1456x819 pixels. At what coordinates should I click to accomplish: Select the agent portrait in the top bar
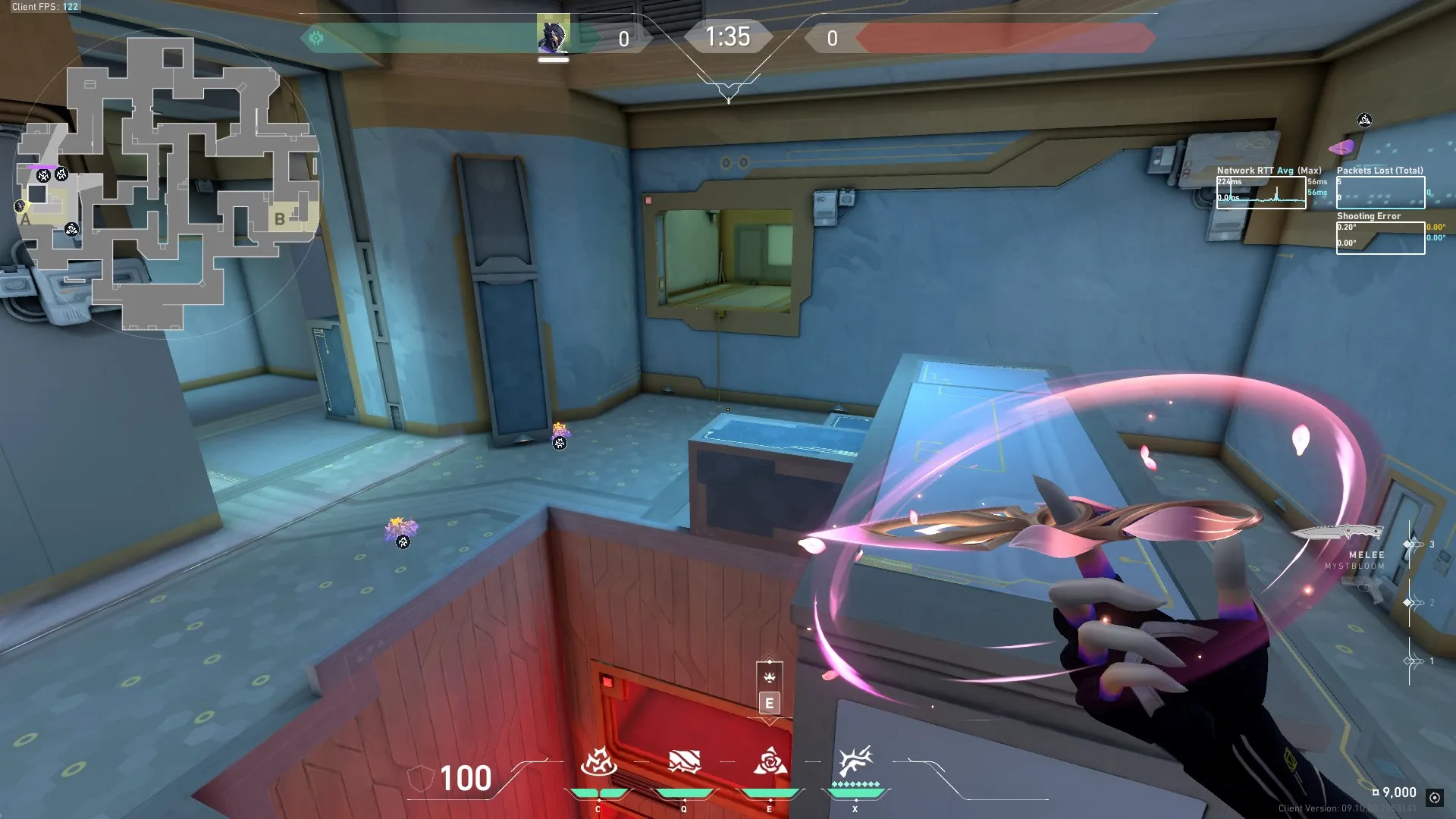point(553,36)
